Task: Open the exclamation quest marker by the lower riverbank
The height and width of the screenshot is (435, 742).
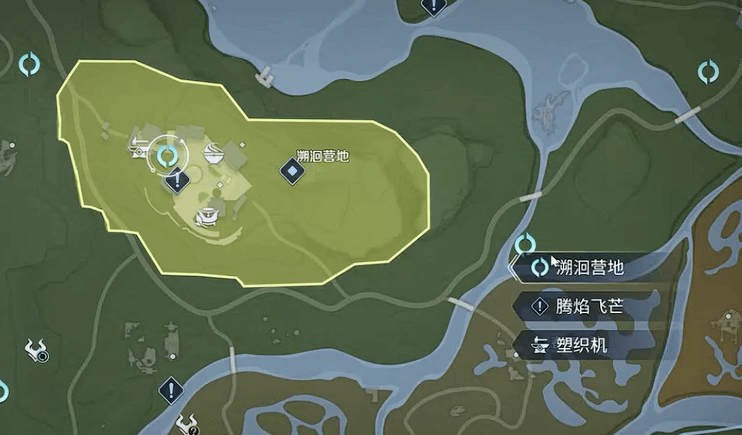Action: click(172, 388)
